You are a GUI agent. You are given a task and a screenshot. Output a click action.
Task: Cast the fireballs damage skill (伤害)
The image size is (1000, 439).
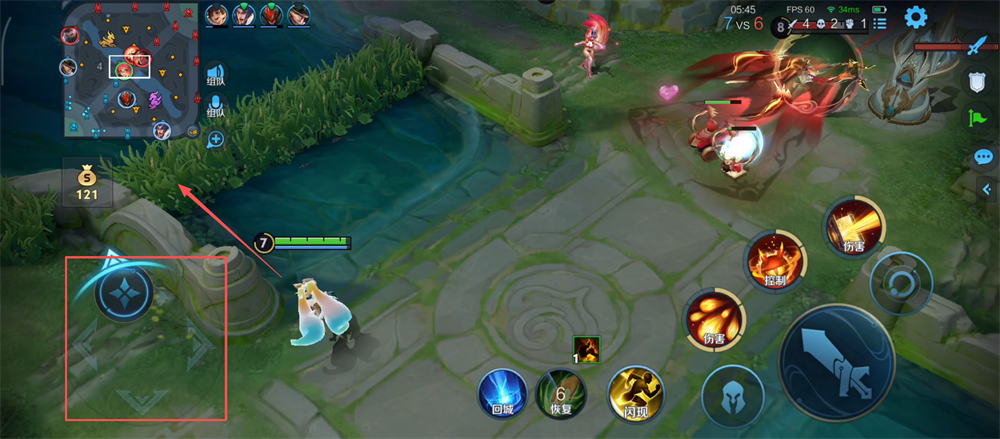tap(713, 320)
